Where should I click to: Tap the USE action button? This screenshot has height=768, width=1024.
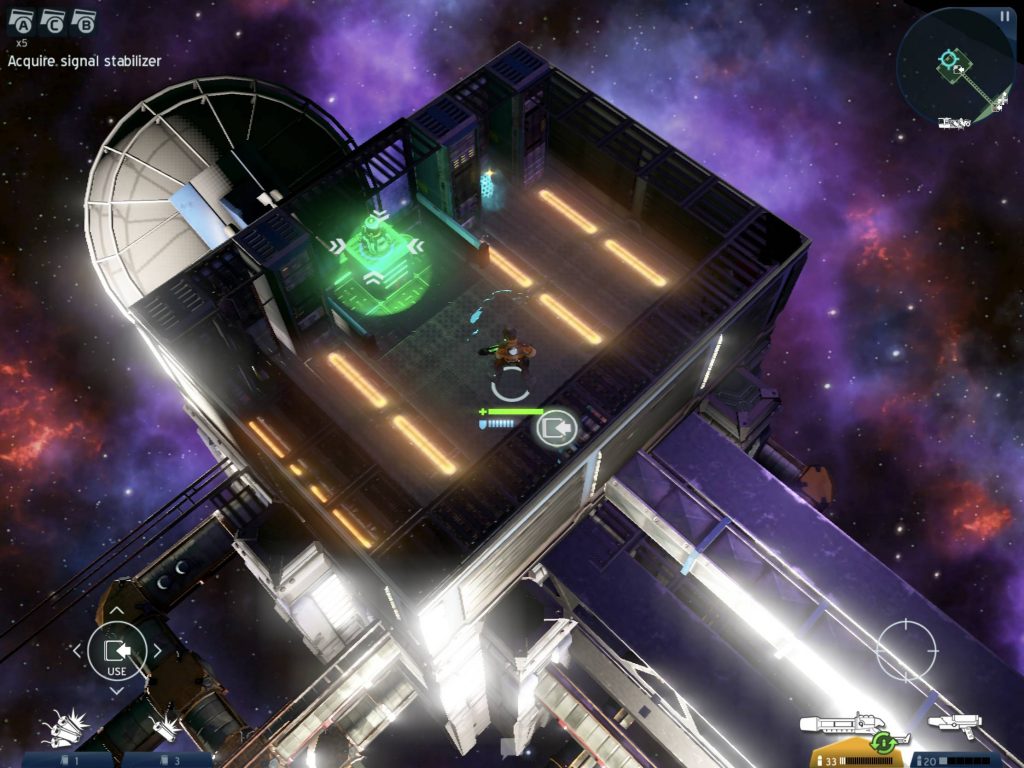[x=117, y=652]
